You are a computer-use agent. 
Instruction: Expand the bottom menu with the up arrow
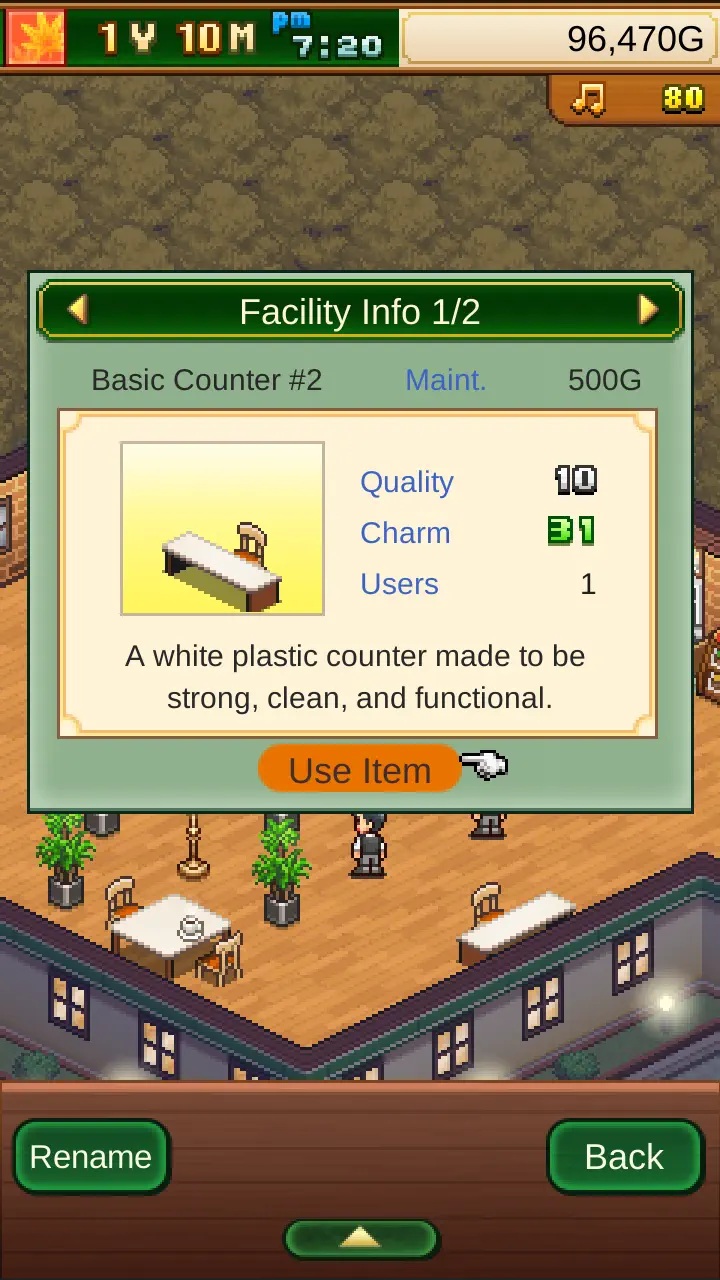pyautogui.click(x=360, y=1238)
